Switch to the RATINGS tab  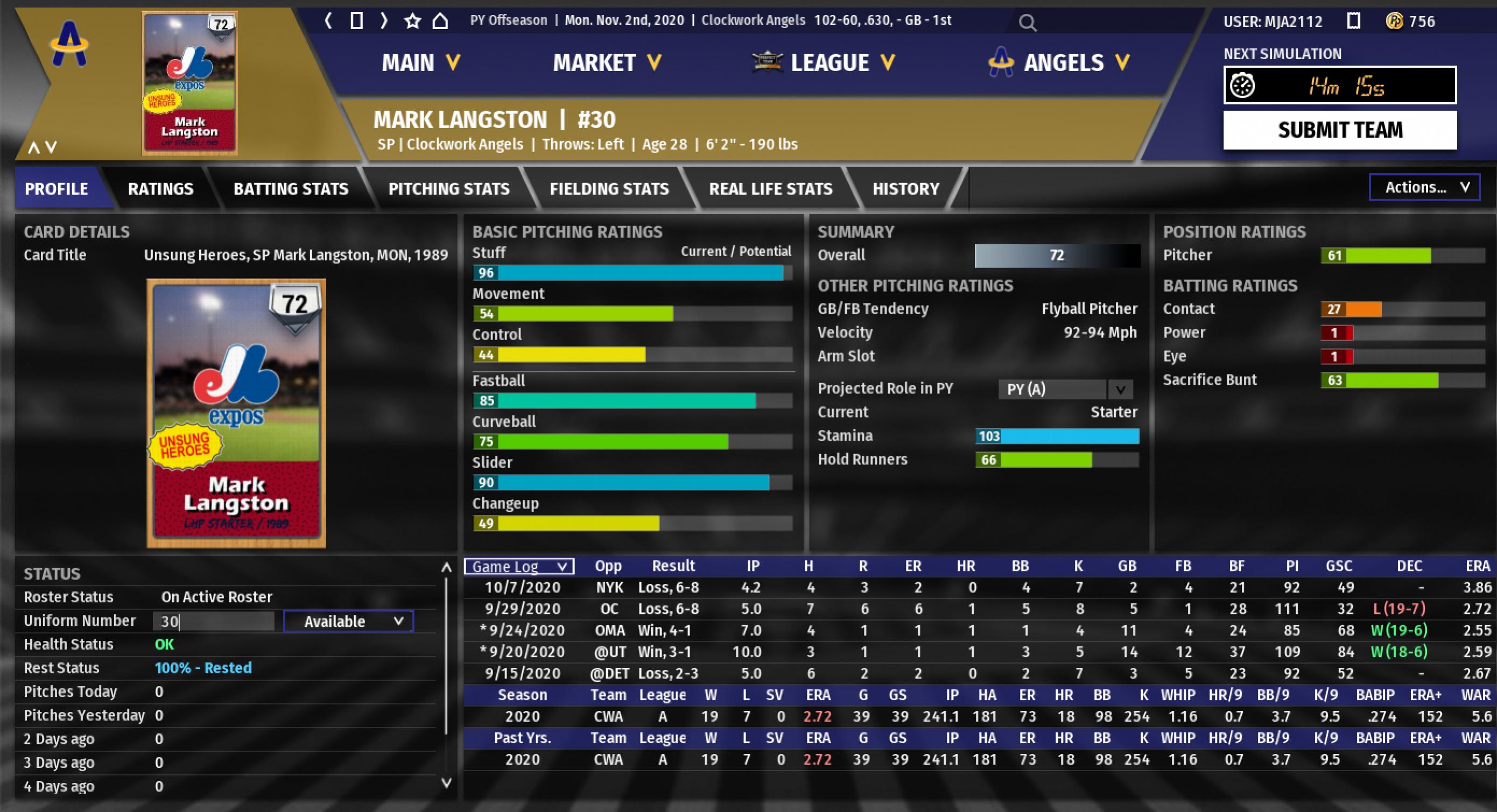pyautogui.click(x=160, y=189)
